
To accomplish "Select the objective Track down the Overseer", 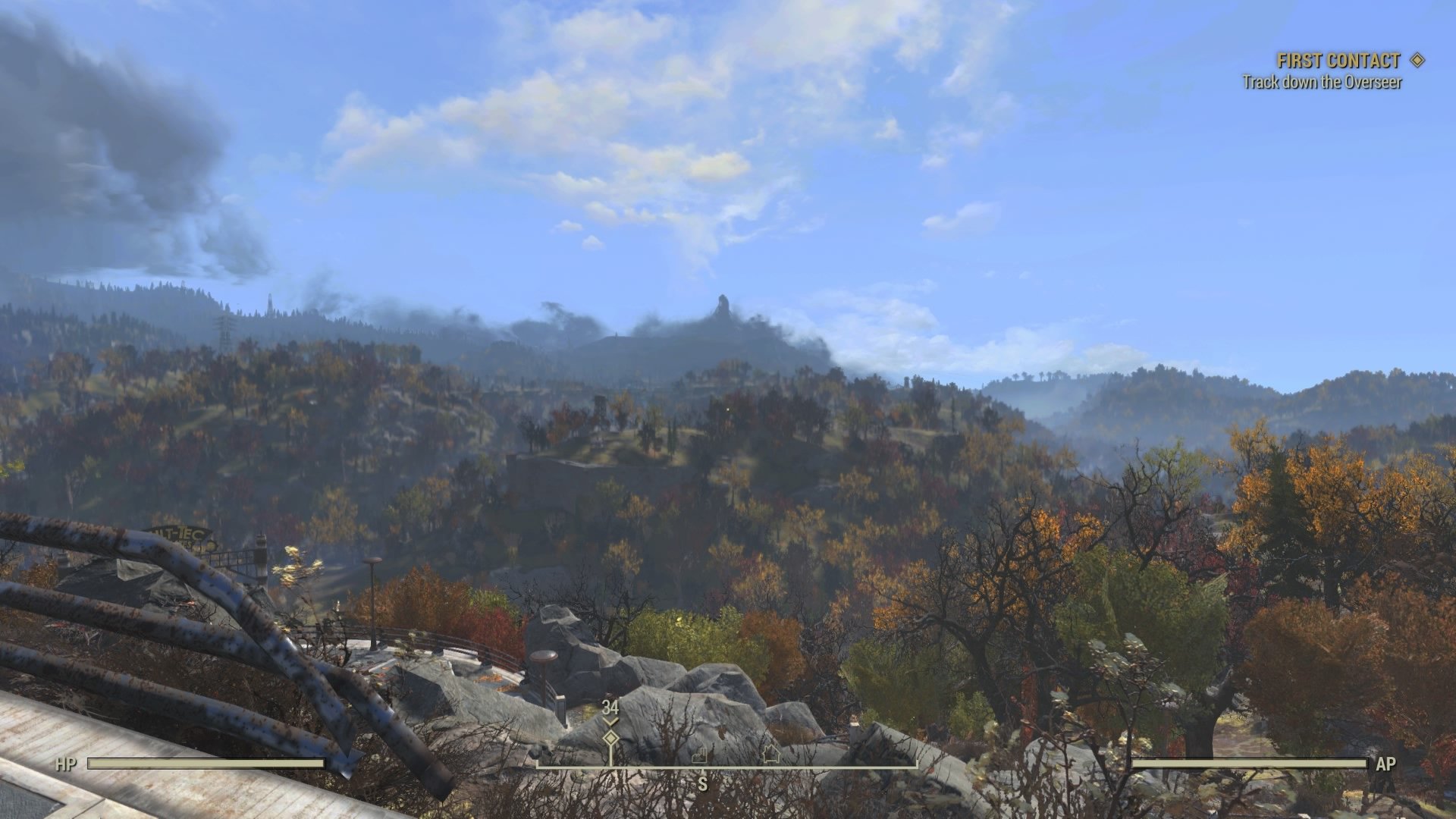I will click(x=1325, y=81).
